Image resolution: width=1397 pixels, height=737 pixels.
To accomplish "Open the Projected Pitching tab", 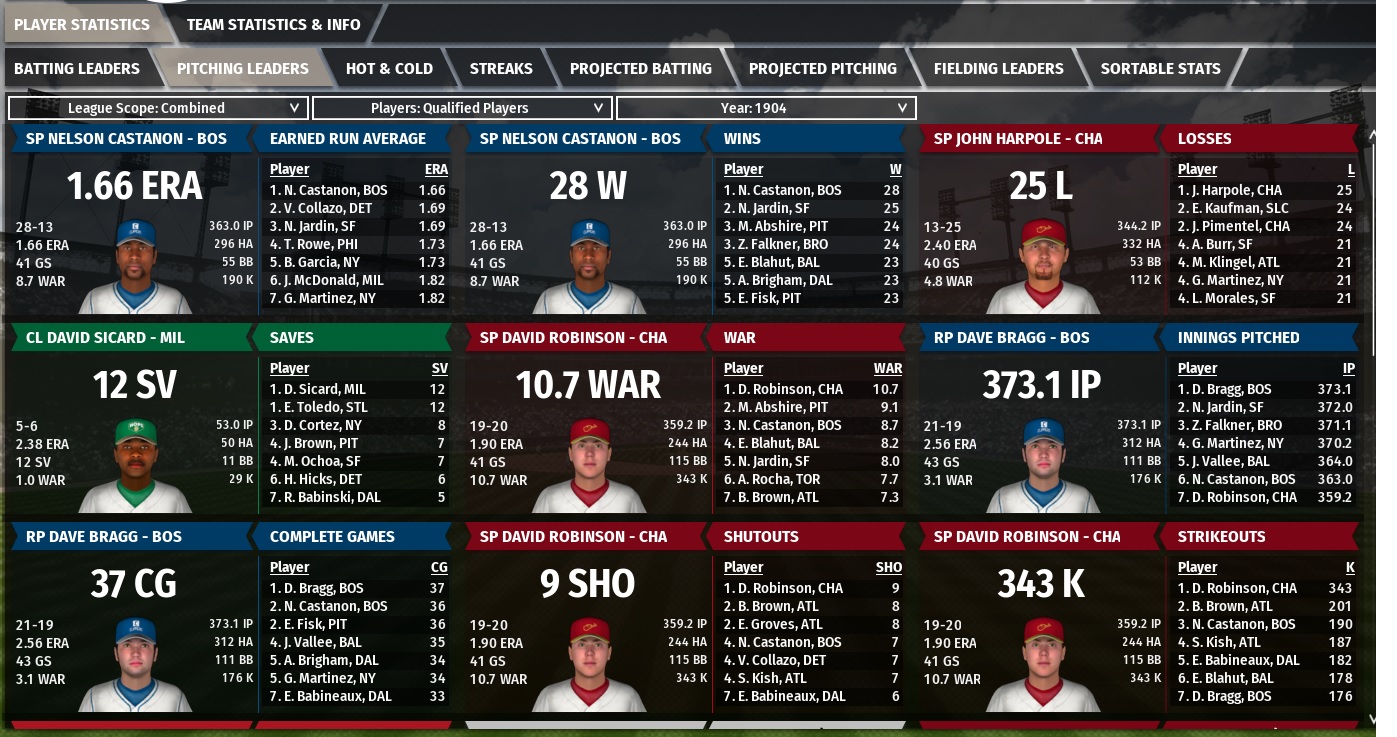I will [822, 69].
